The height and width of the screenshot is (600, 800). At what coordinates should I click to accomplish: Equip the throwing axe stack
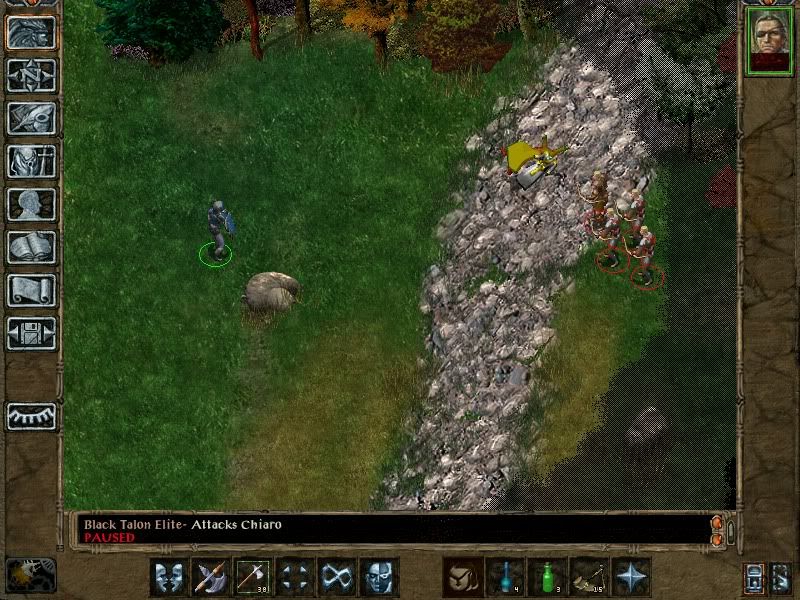pos(253,577)
